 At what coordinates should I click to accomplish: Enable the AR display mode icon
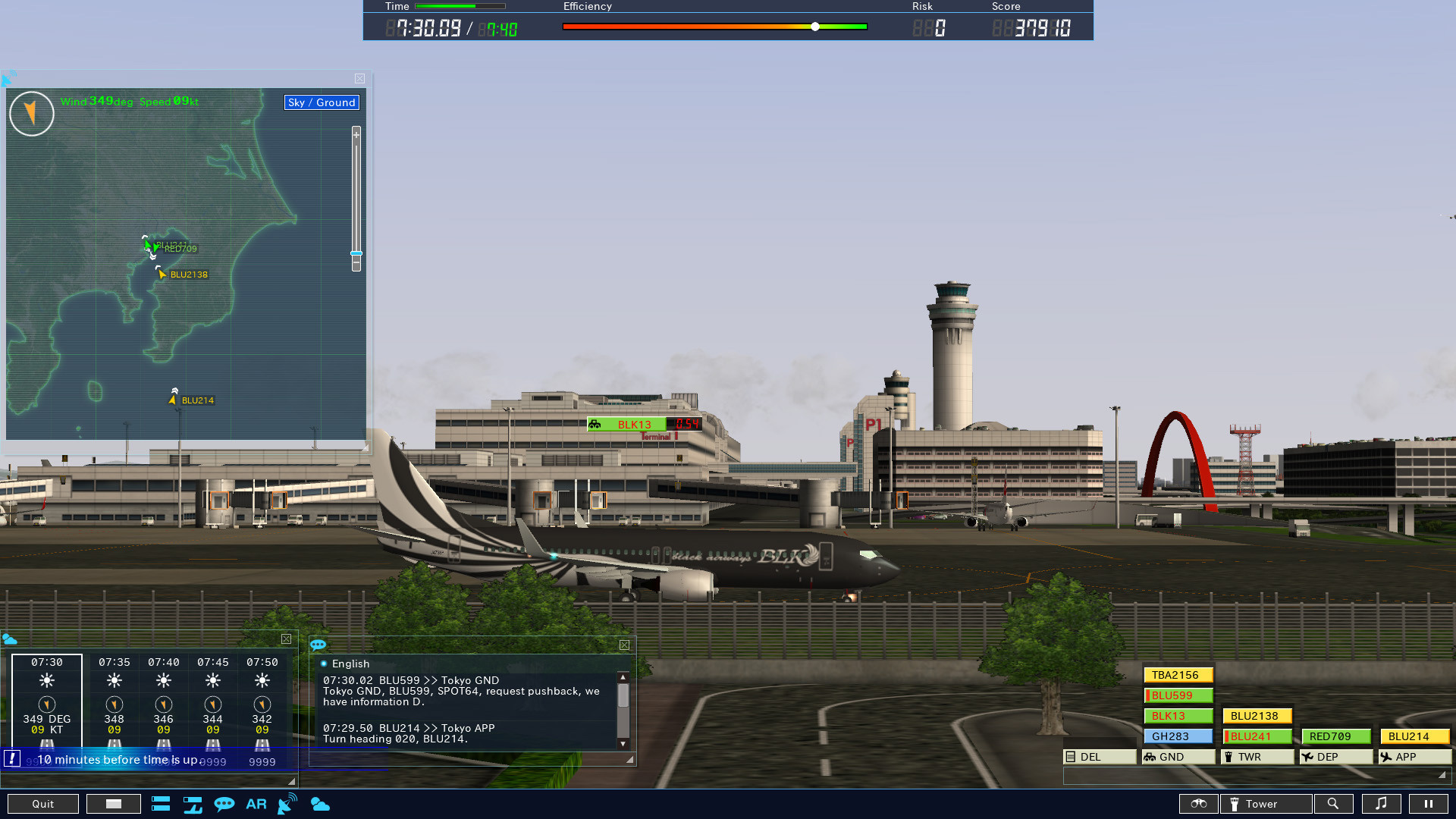coord(256,804)
